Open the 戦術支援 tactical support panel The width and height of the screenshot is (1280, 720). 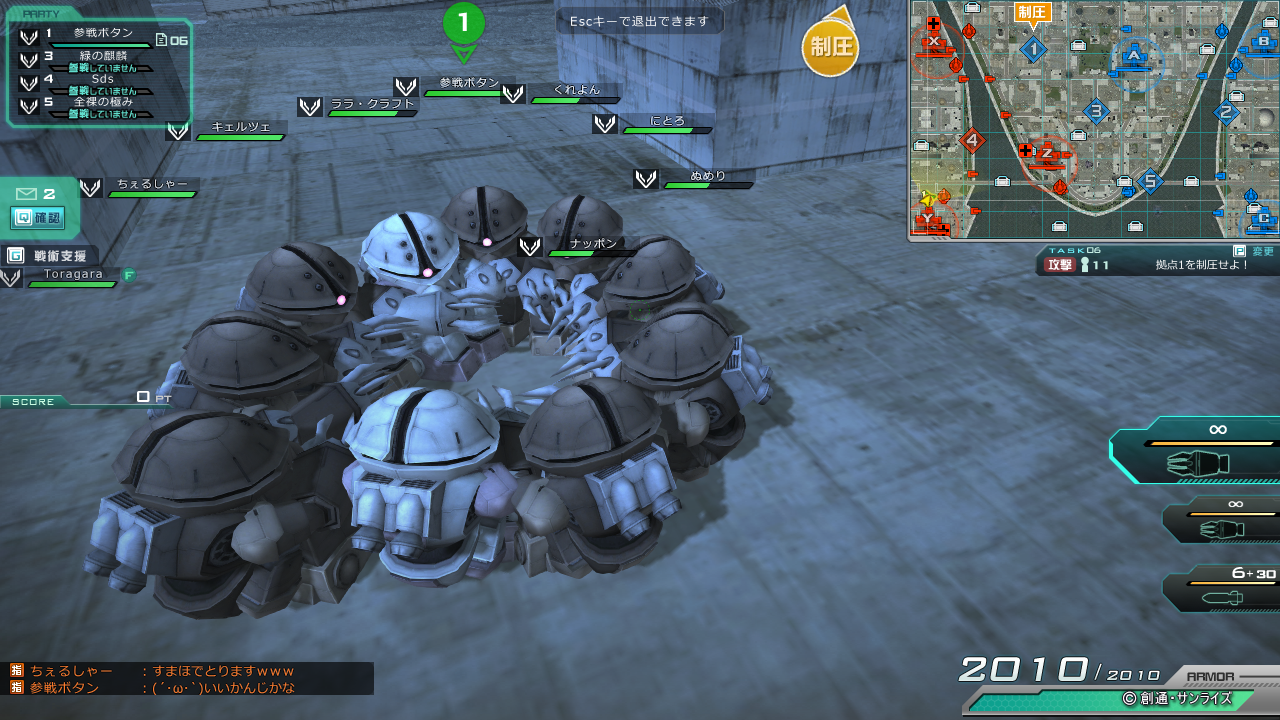point(52,255)
